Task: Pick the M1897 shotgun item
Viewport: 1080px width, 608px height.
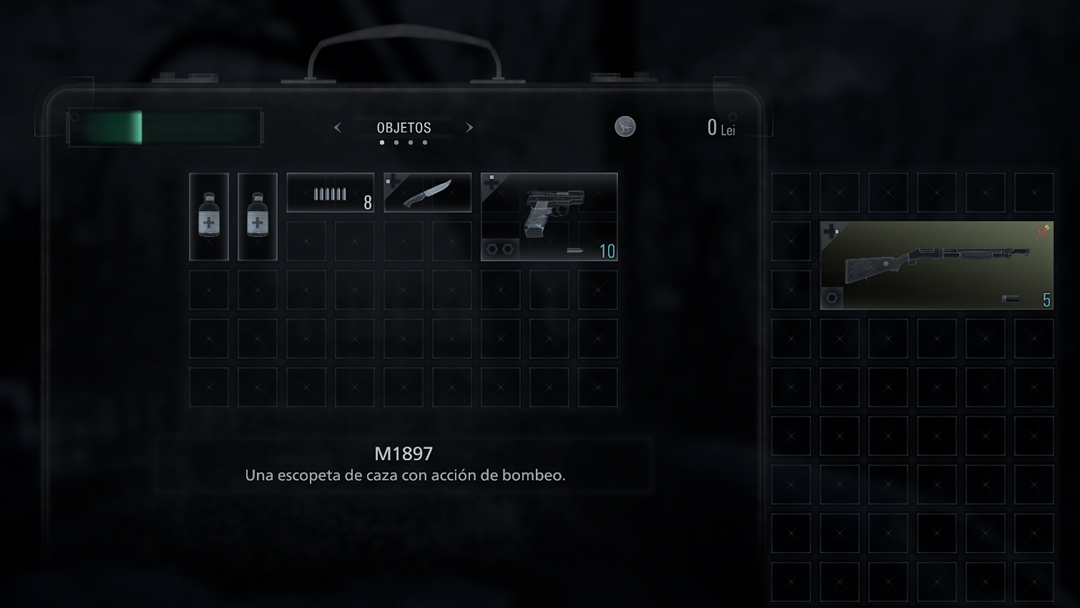Action: click(x=936, y=265)
